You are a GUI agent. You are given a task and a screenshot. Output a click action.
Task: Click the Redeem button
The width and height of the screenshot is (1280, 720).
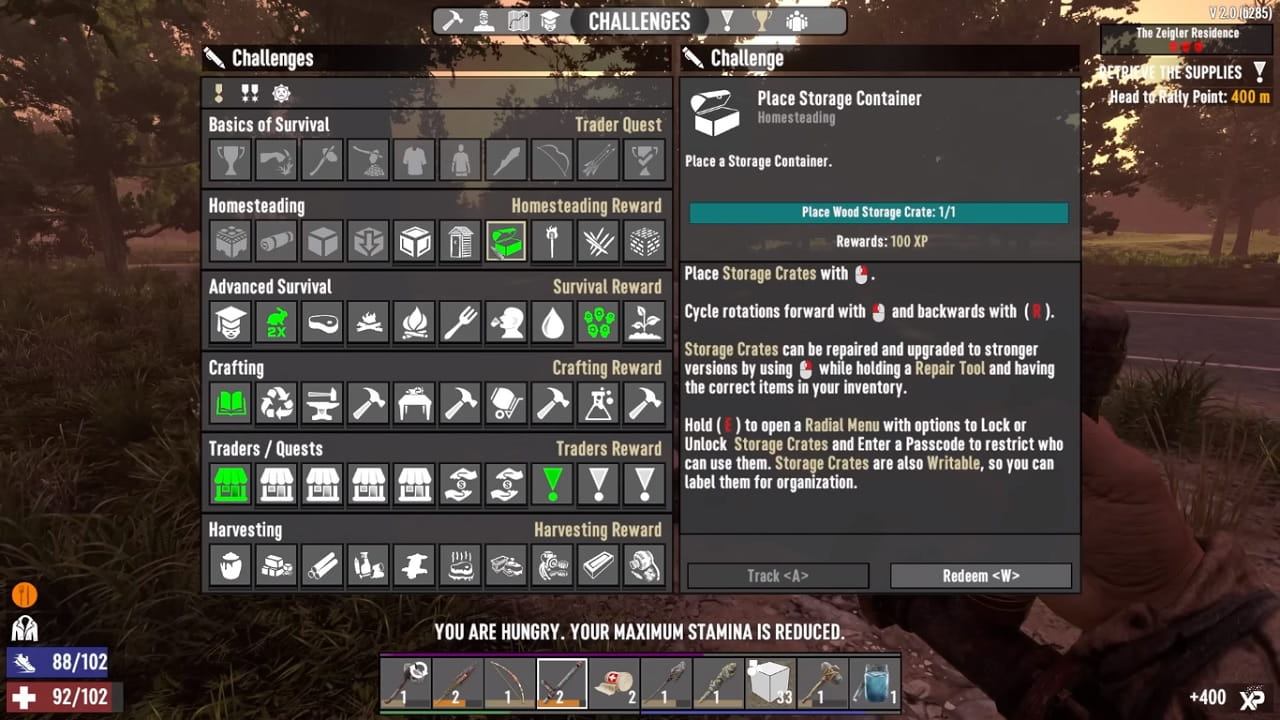coord(981,575)
